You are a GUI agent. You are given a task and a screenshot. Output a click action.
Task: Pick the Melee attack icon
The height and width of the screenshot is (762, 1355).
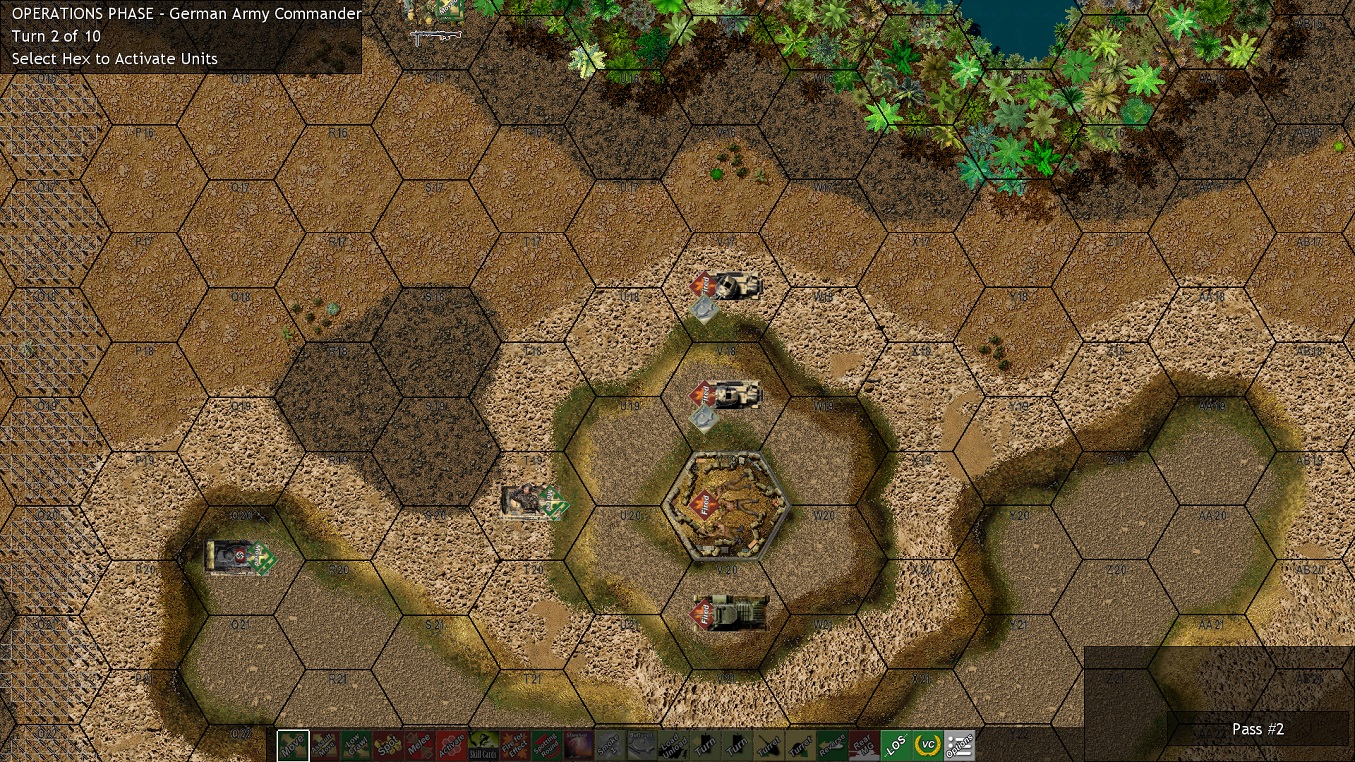pyautogui.click(x=420, y=745)
